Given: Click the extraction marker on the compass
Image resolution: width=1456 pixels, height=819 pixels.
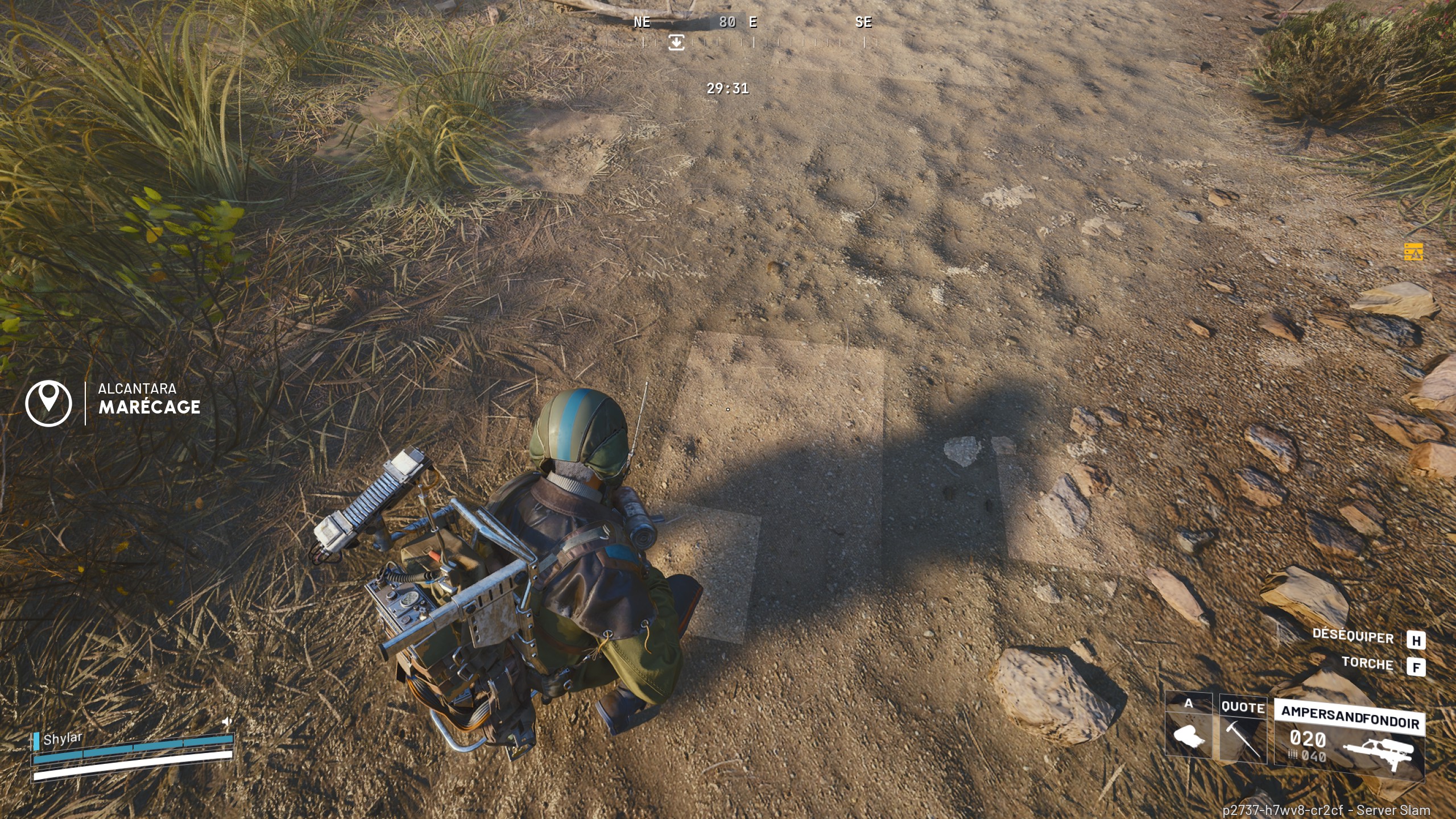Looking at the screenshot, I should coord(676,42).
